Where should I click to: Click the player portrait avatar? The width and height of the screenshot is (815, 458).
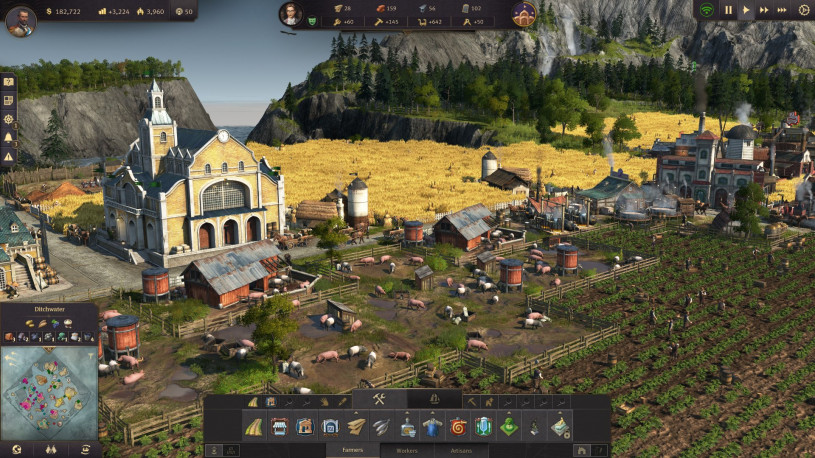(x=20, y=20)
